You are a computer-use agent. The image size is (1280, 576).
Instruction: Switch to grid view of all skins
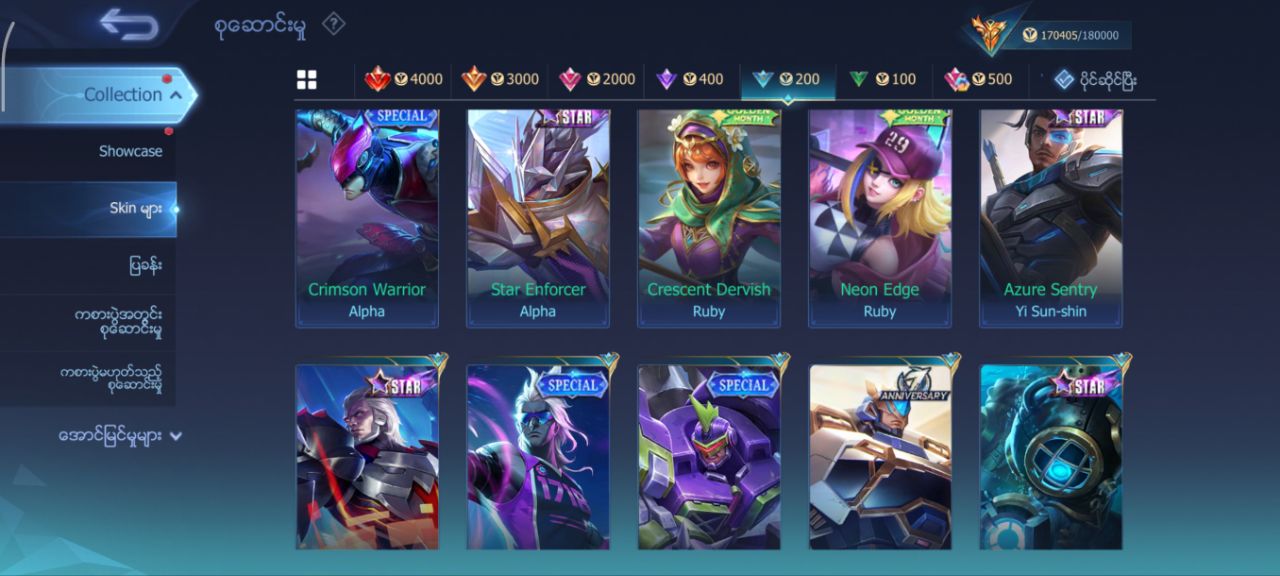tap(307, 80)
